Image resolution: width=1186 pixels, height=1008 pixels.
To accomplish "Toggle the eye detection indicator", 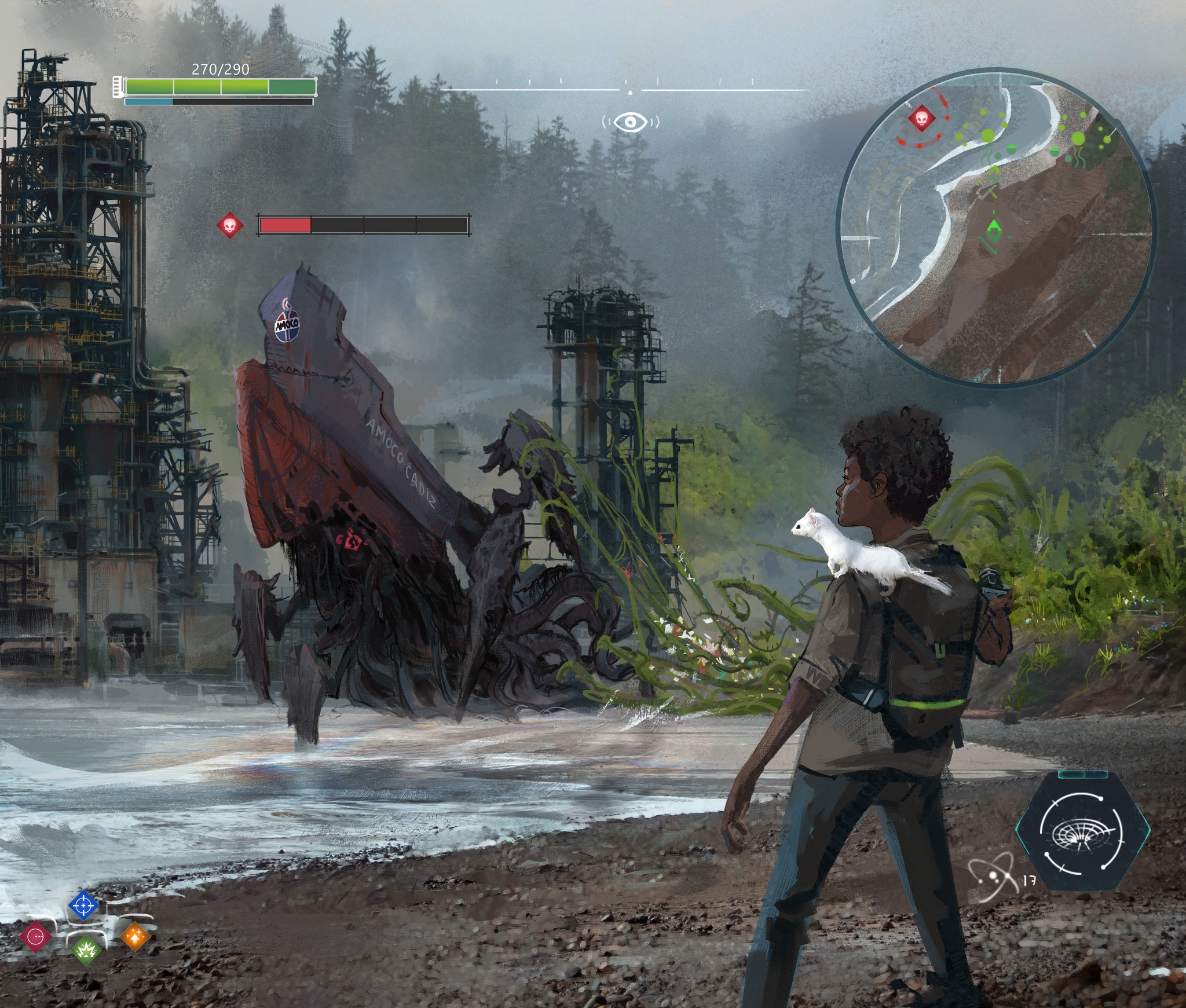I will [630, 122].
